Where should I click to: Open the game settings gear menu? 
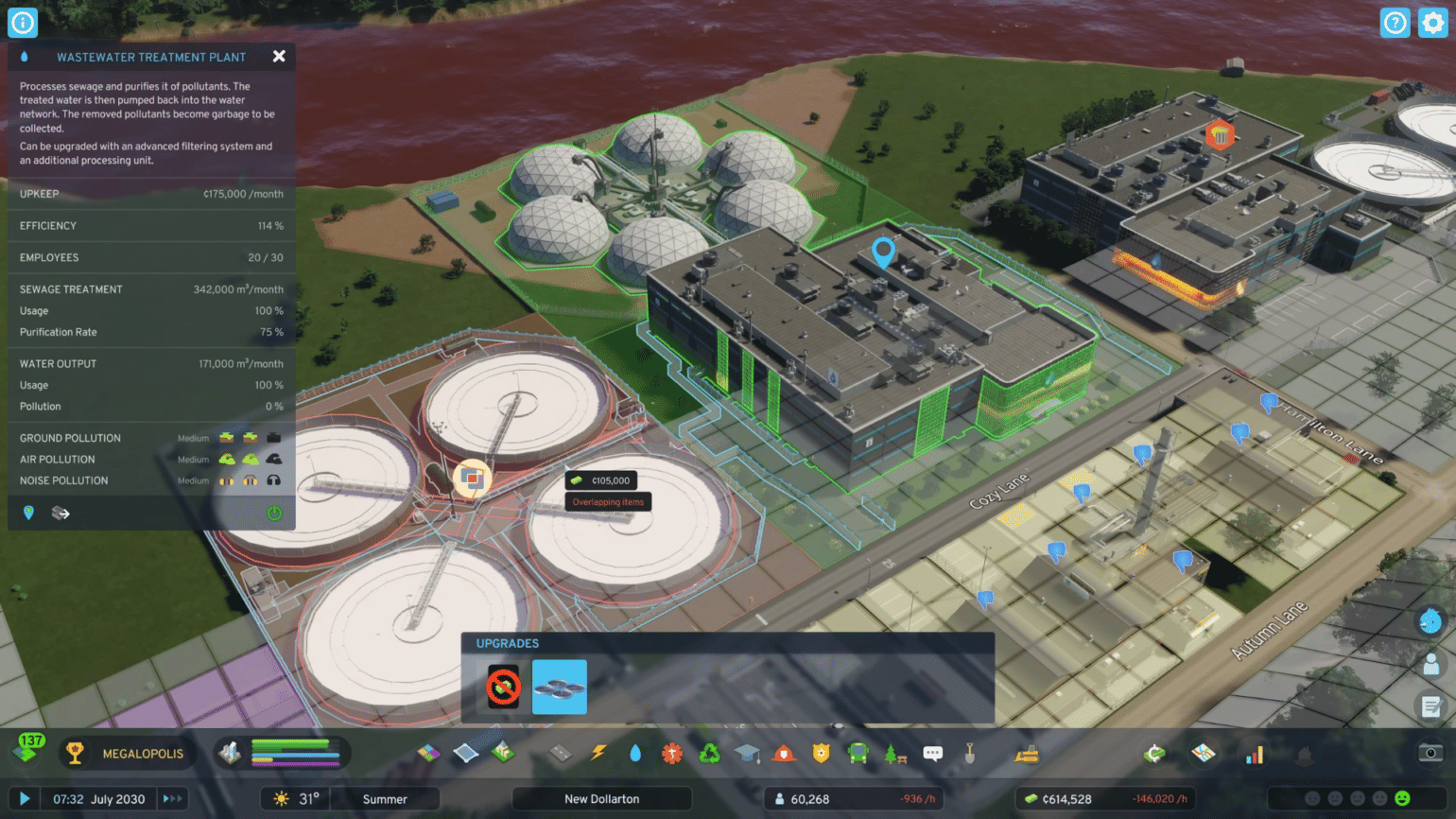1432,23
